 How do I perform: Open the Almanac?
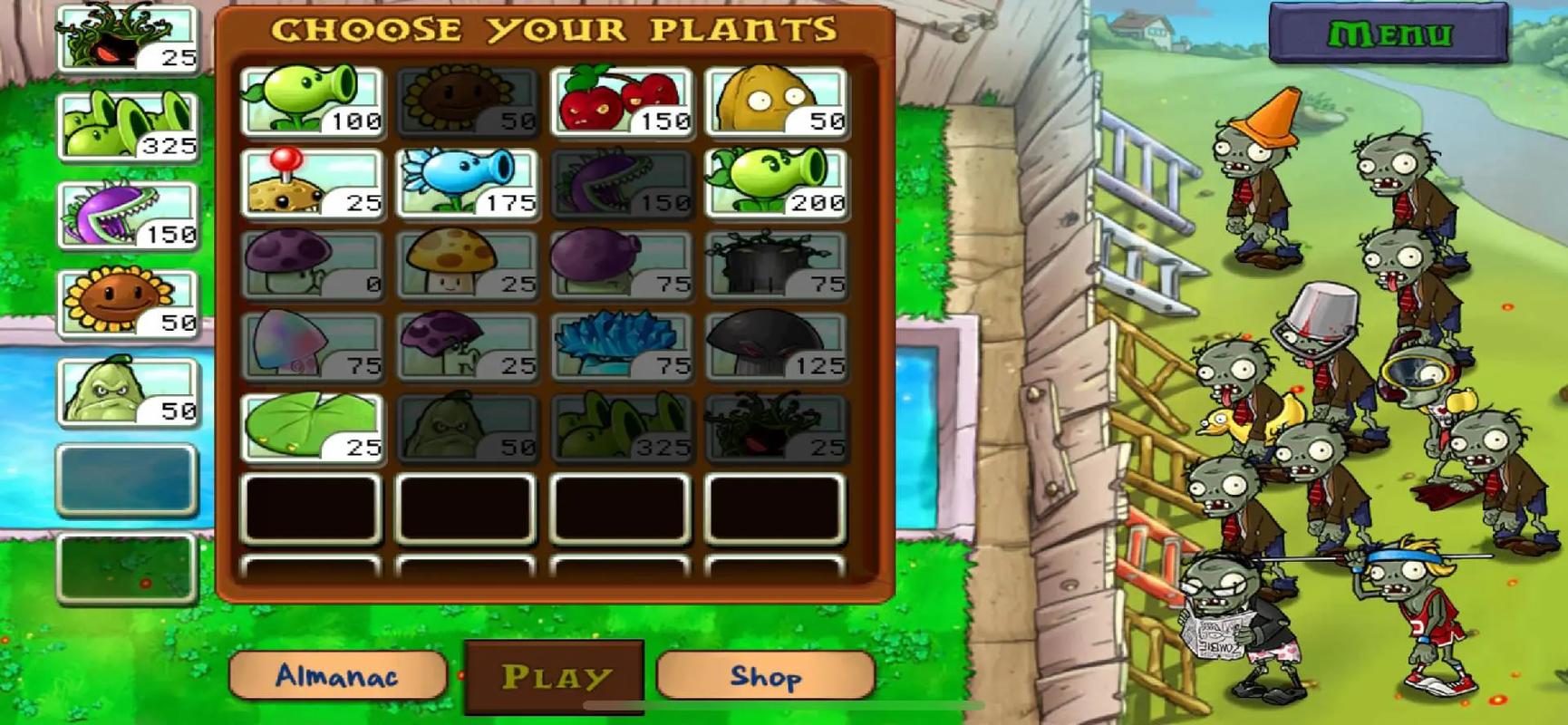(337, 675)
